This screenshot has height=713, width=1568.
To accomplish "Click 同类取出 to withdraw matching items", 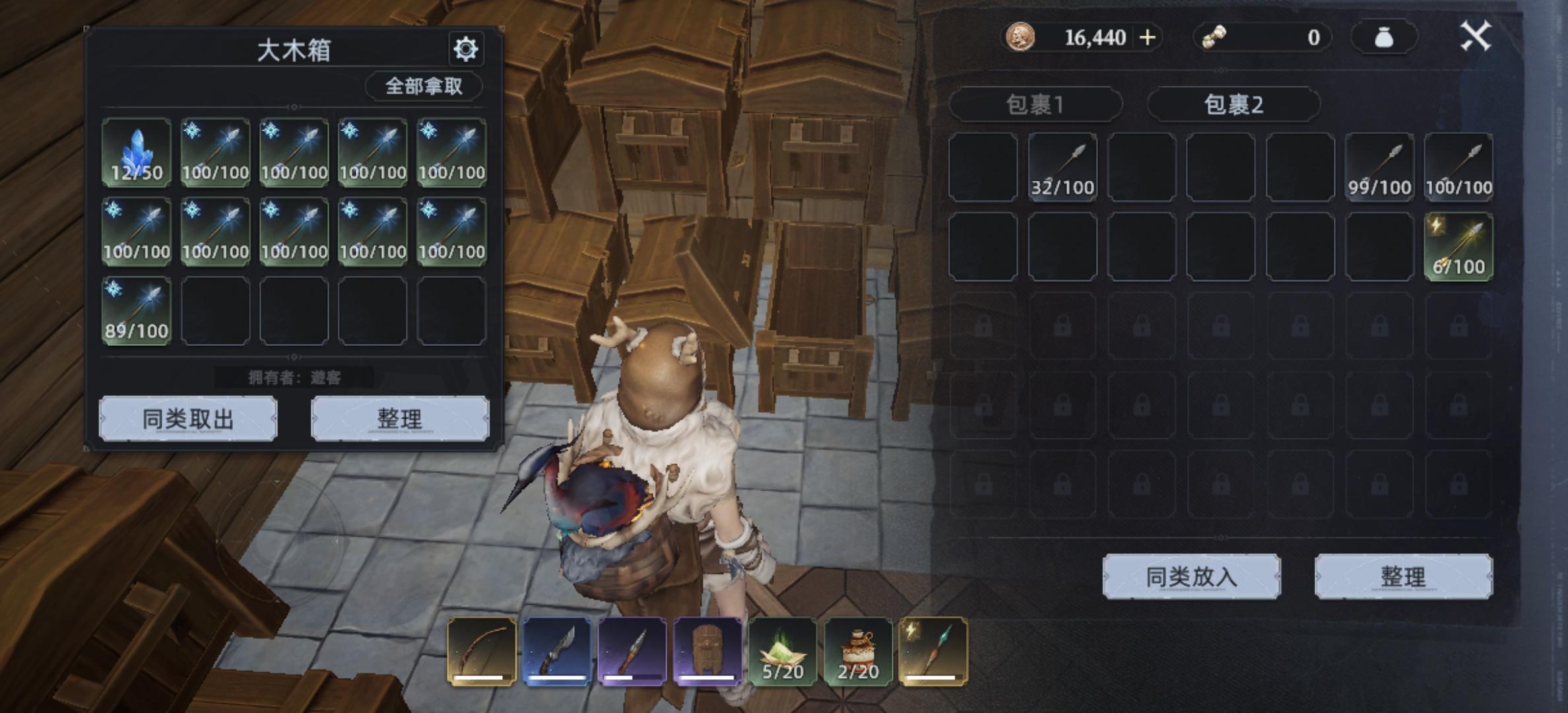I will click(x=188, y=419).
